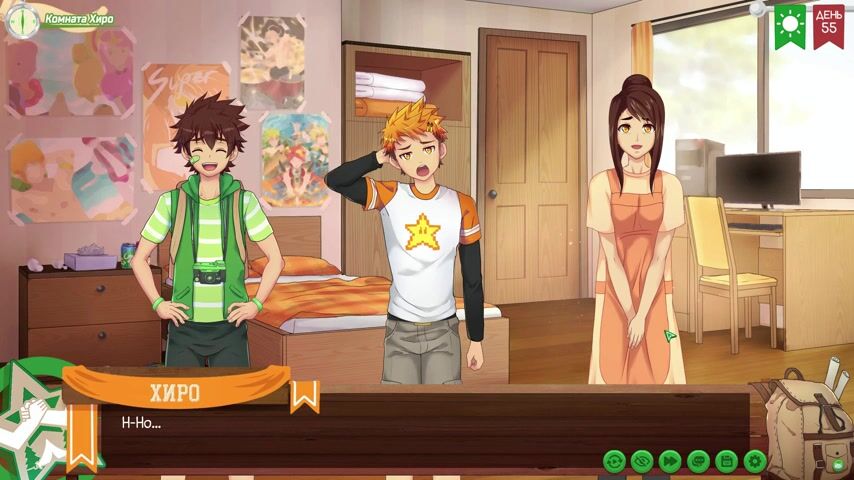Viewport: 854px width, 480px height.
Task: Click the day 55 calendar flag
Action: [828, 24]
